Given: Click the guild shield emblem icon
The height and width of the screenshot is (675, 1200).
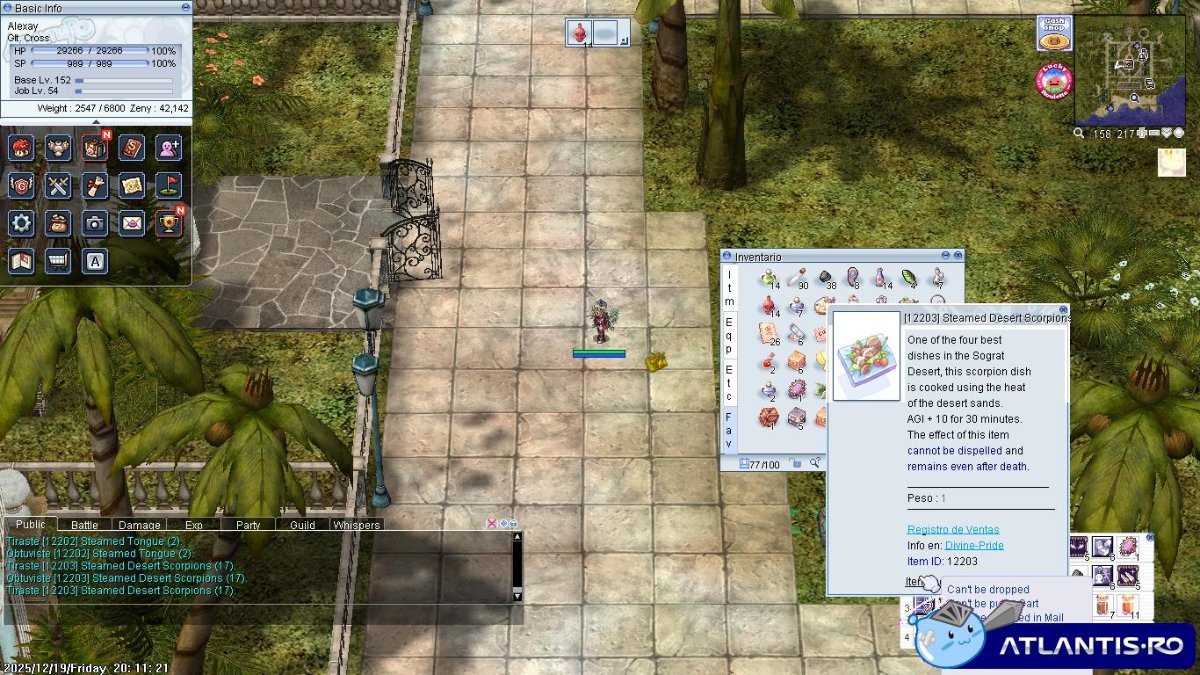Looking at the screenshot, I should 21,185.
